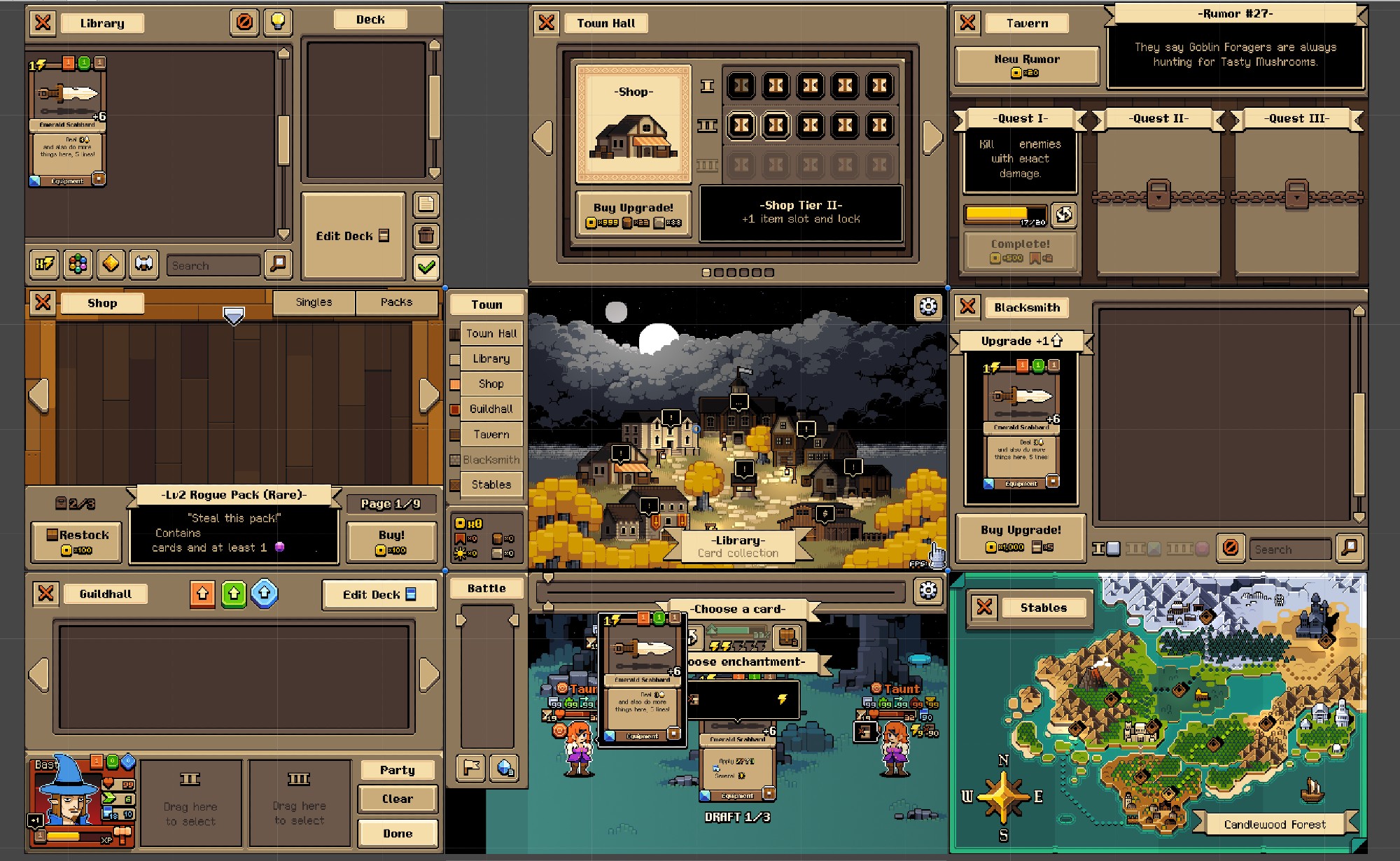Buy the Blacksmith upgrade for 1000 gold
The width and height of the screenshot is (1400, 861).
(x=1020, y=537)
